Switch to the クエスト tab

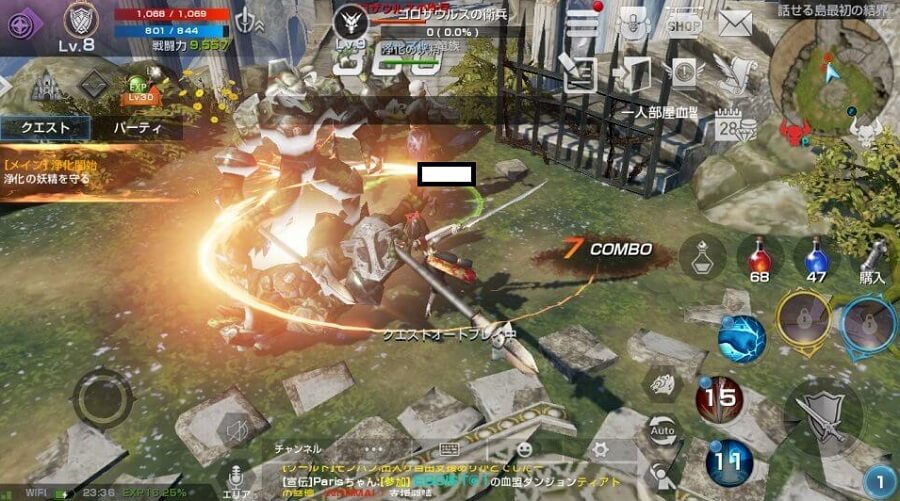[x=45, y=128]
